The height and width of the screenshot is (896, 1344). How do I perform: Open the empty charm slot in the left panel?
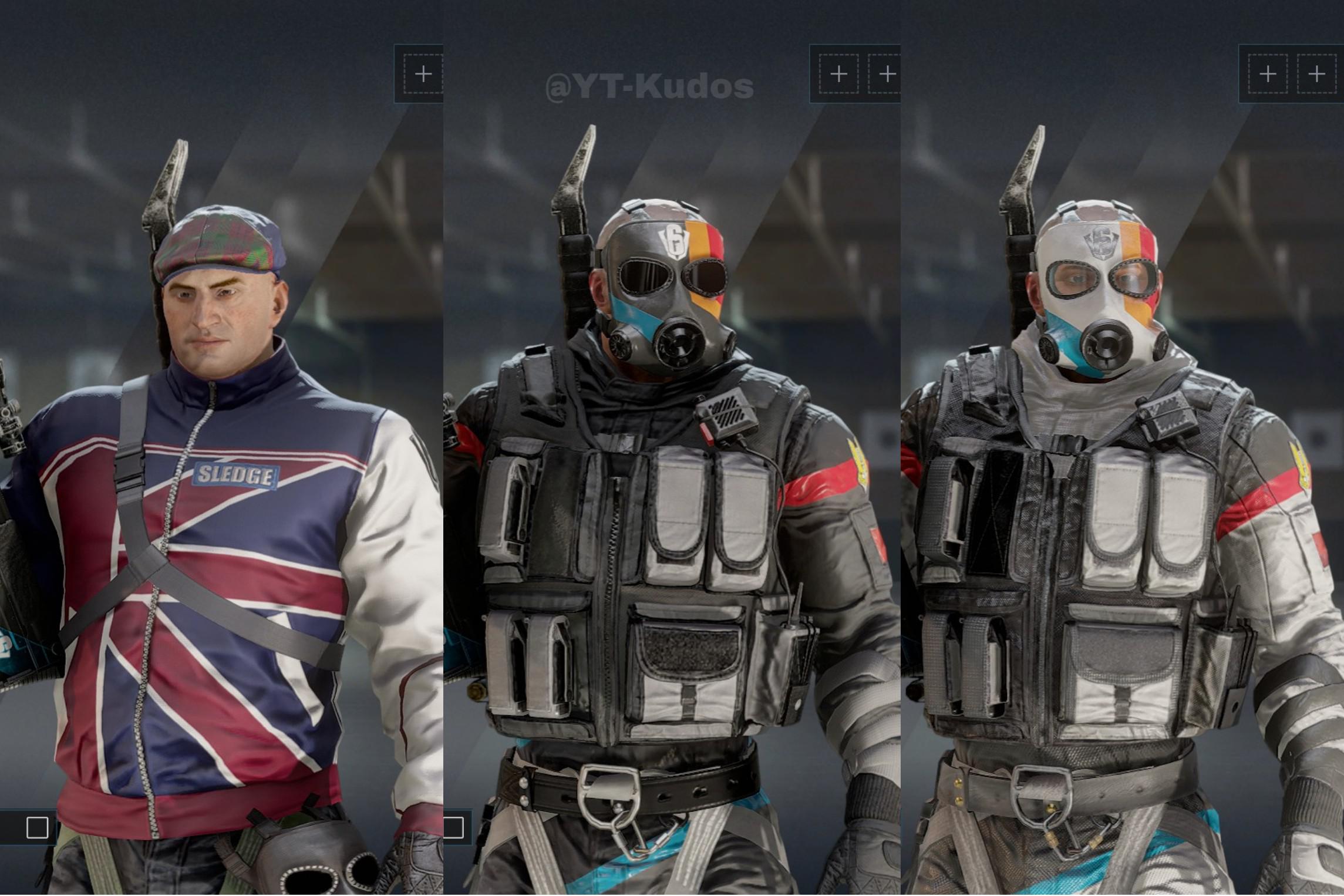[424, 73]
